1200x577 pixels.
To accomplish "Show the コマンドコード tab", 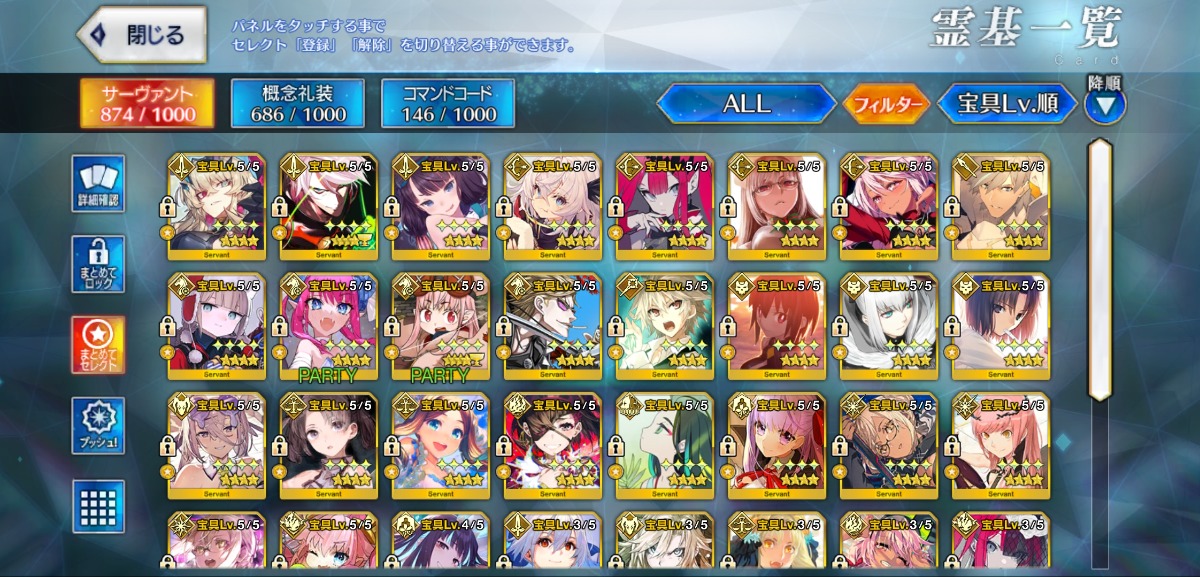I will coord(447,104).
